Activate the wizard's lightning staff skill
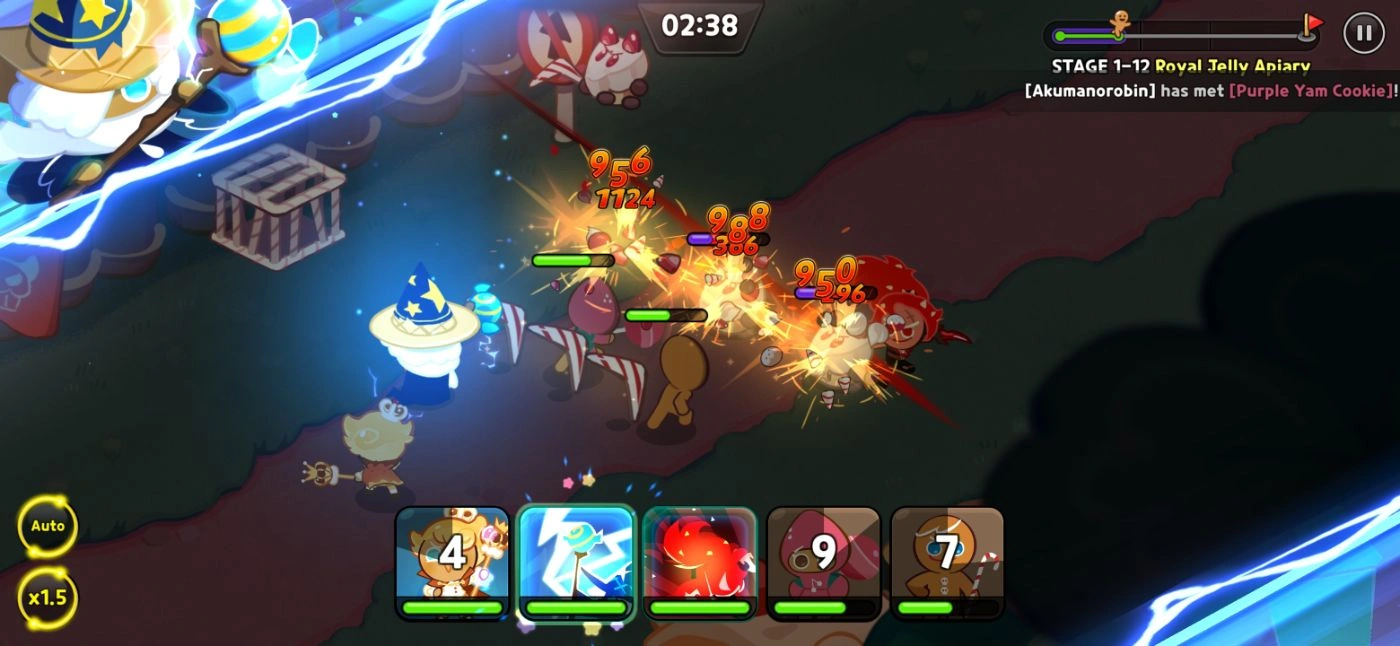 [x=576, y=560]
